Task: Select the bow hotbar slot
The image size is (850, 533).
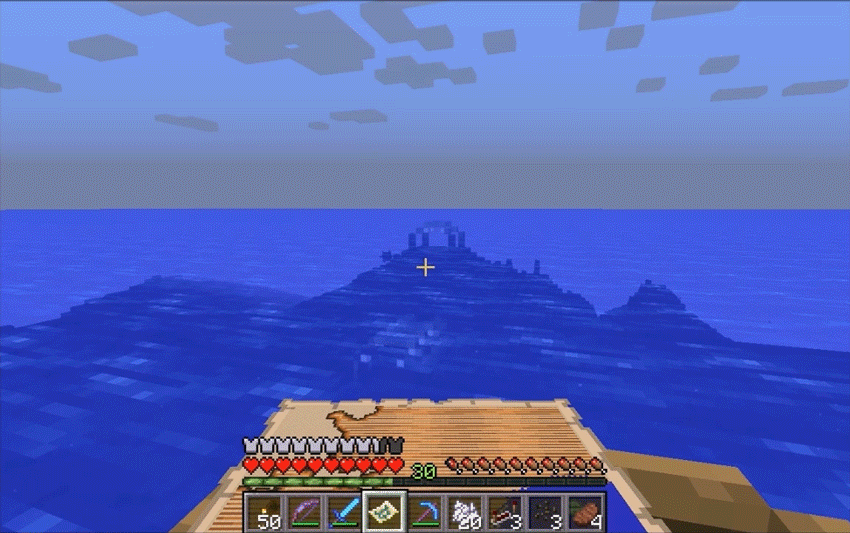Action: (304, 511)
